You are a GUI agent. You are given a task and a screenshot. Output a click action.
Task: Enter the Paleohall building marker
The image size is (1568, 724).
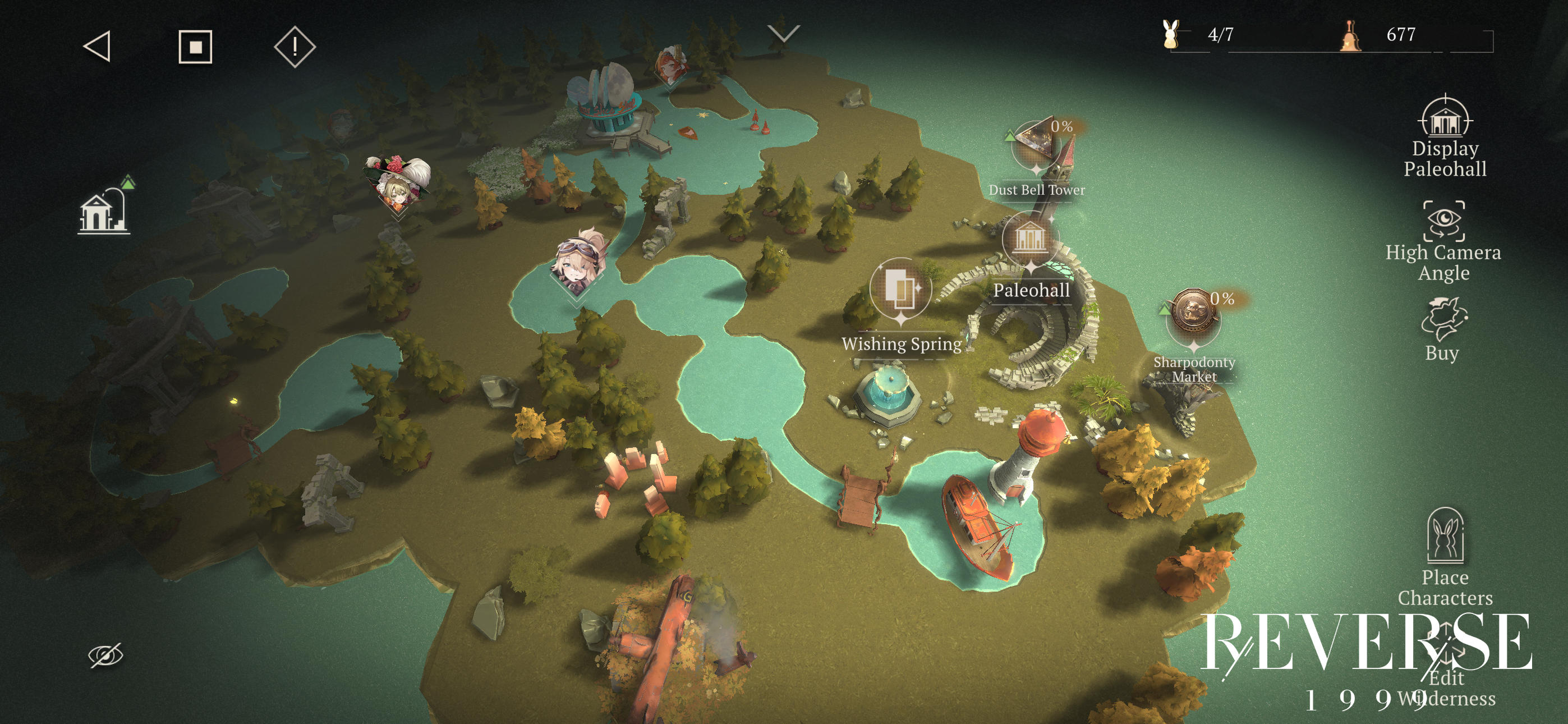pyautogui.click(x=1029, y=239)
